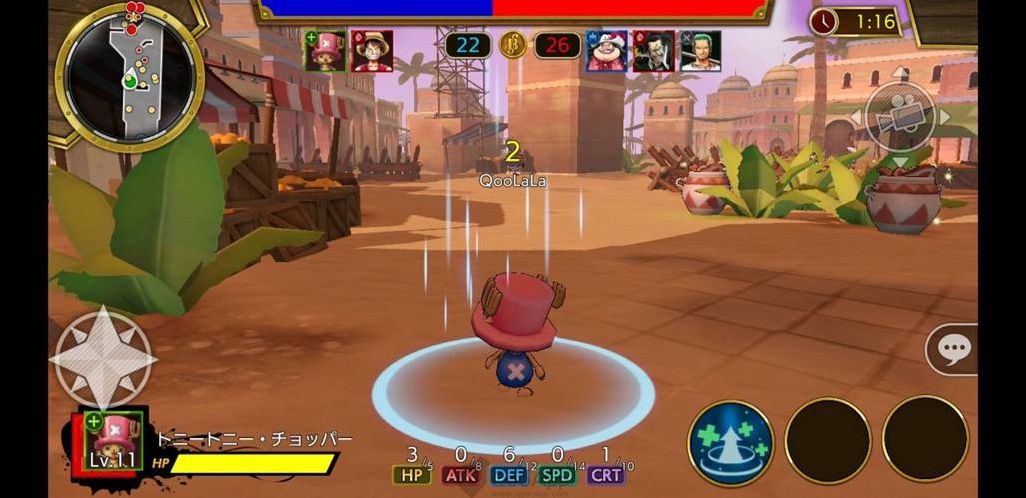Viewport: 1026px width, 498px height.
Task: Tap the camera control icon
Action: (900, 116)
